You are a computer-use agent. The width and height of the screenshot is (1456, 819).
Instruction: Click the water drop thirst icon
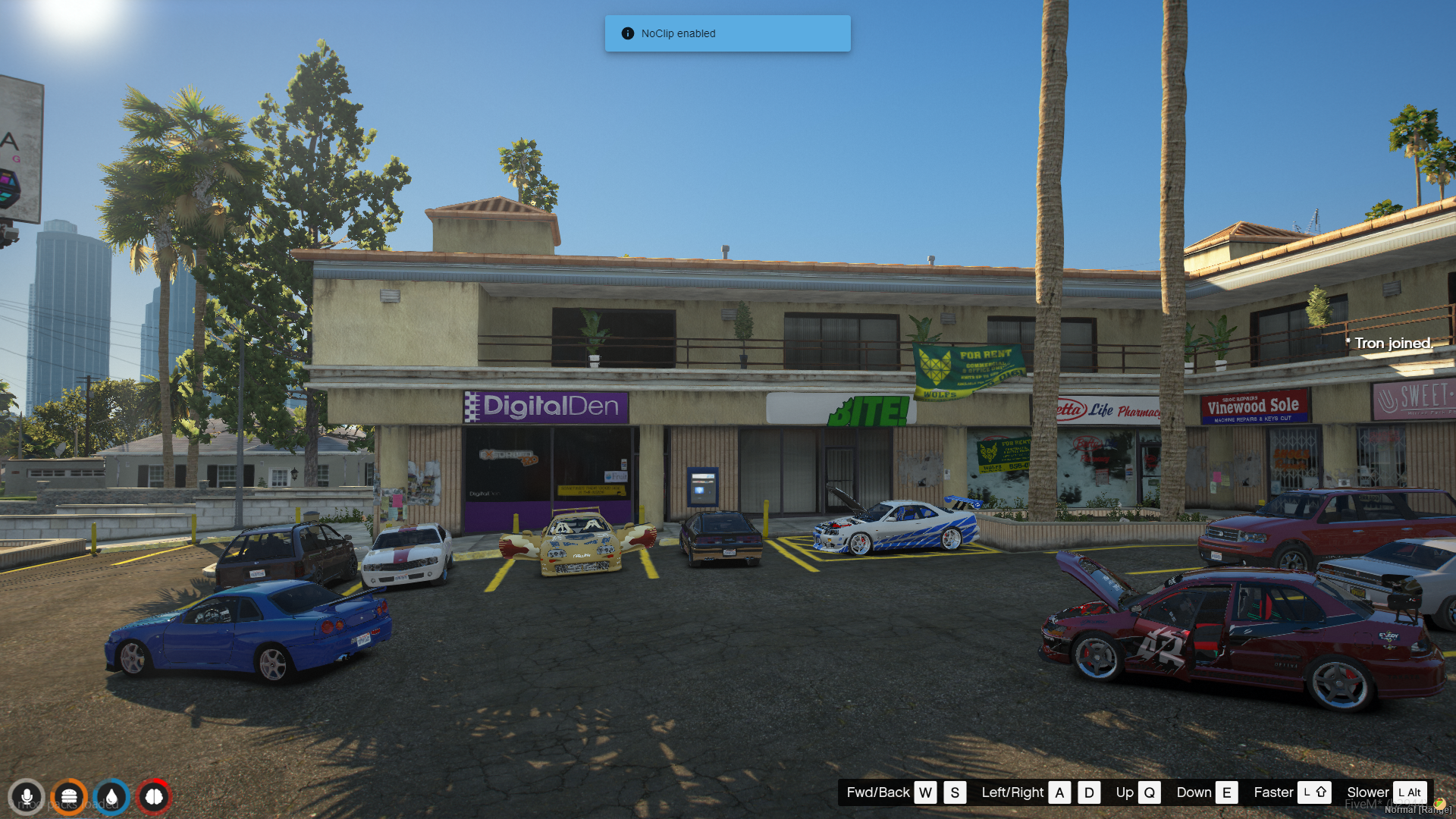click(x=111, y=797)
